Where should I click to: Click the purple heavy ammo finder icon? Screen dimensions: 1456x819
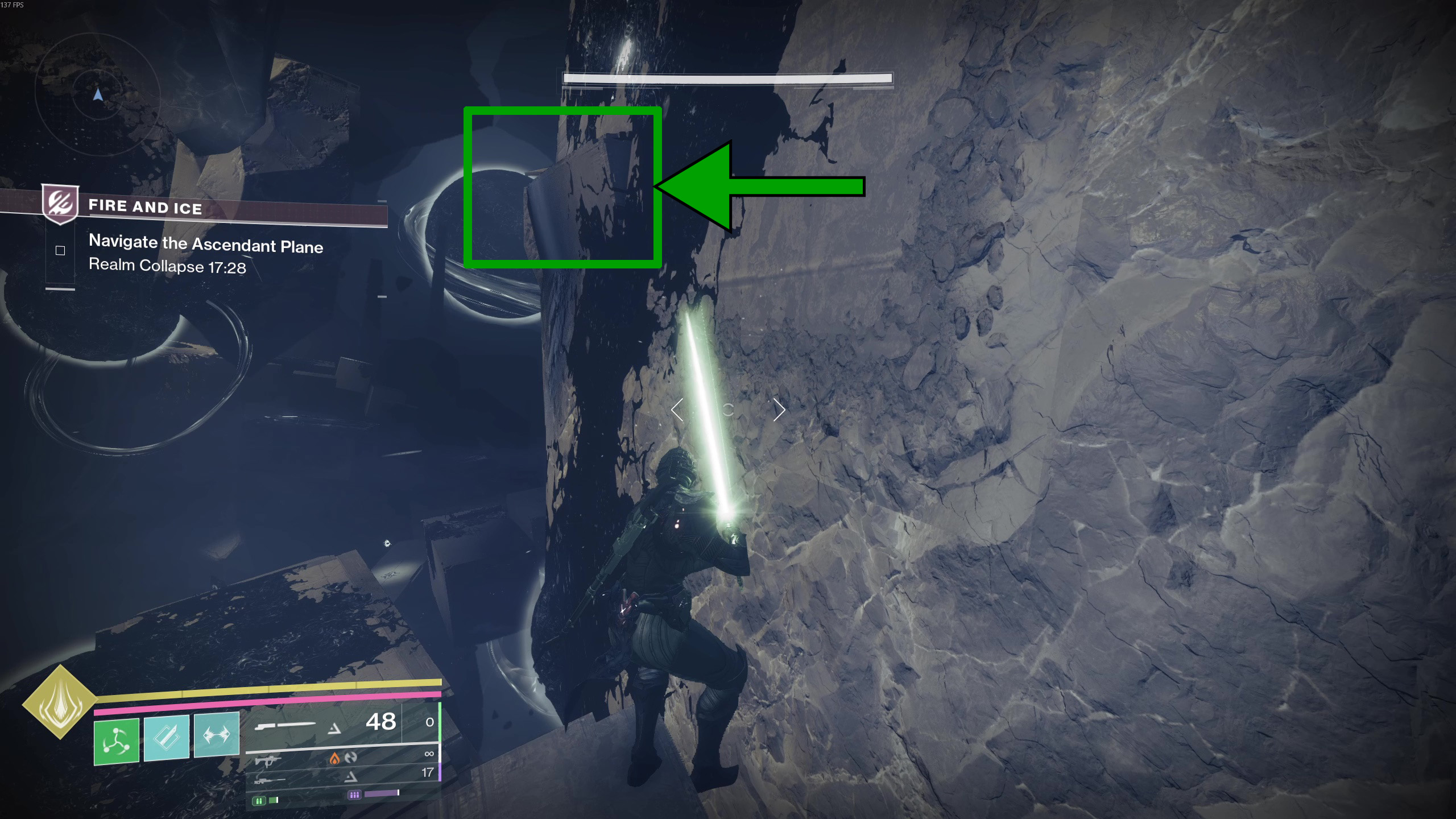[x=354, y=795]
